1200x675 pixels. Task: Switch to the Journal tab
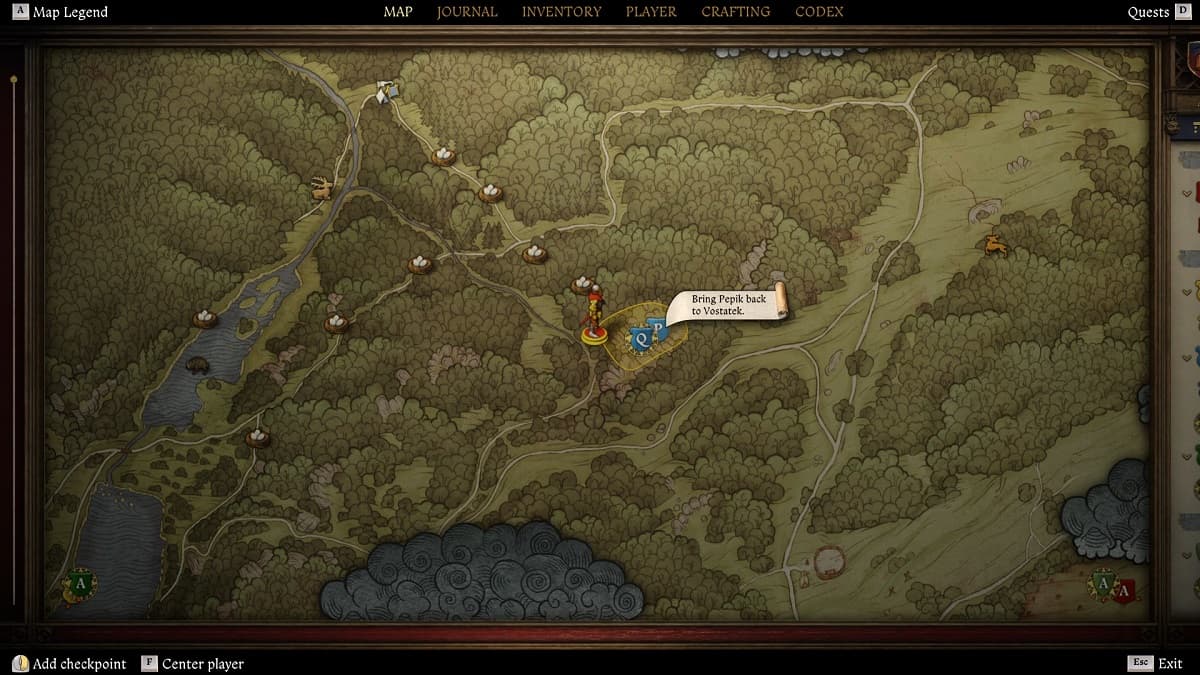[x=467, y=12]
